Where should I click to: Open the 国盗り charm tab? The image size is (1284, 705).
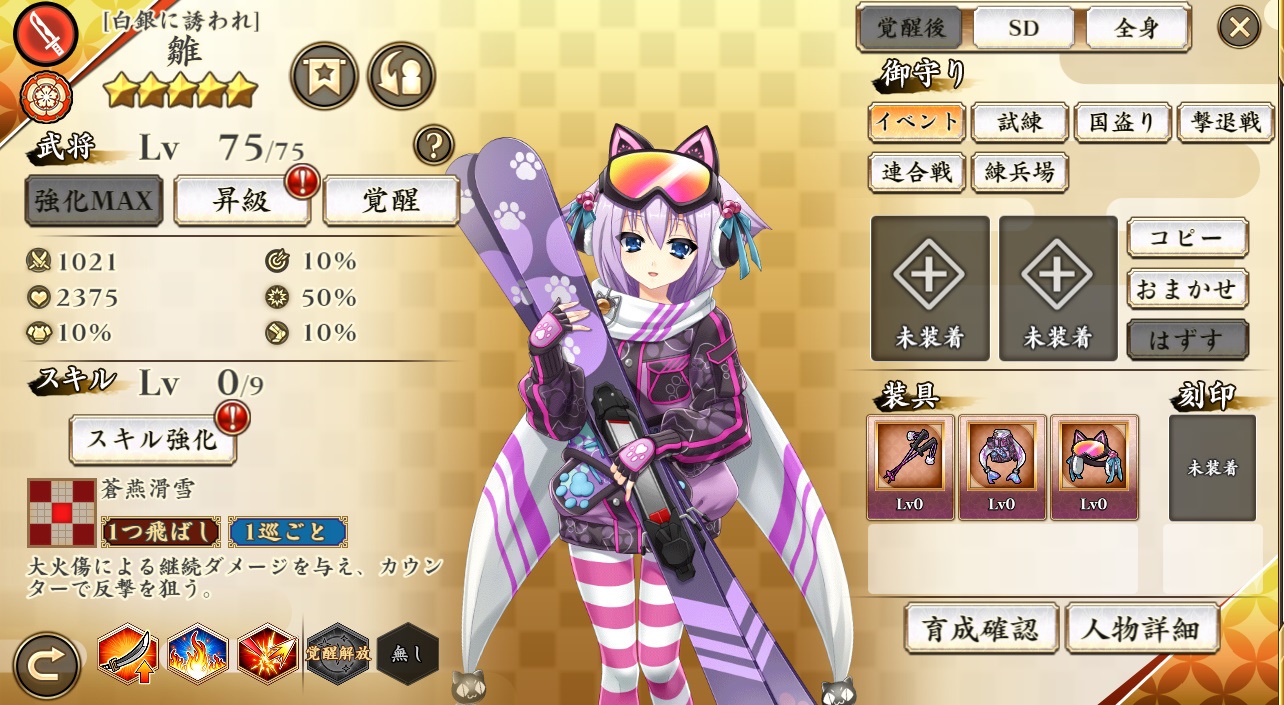coord(1123,122)
